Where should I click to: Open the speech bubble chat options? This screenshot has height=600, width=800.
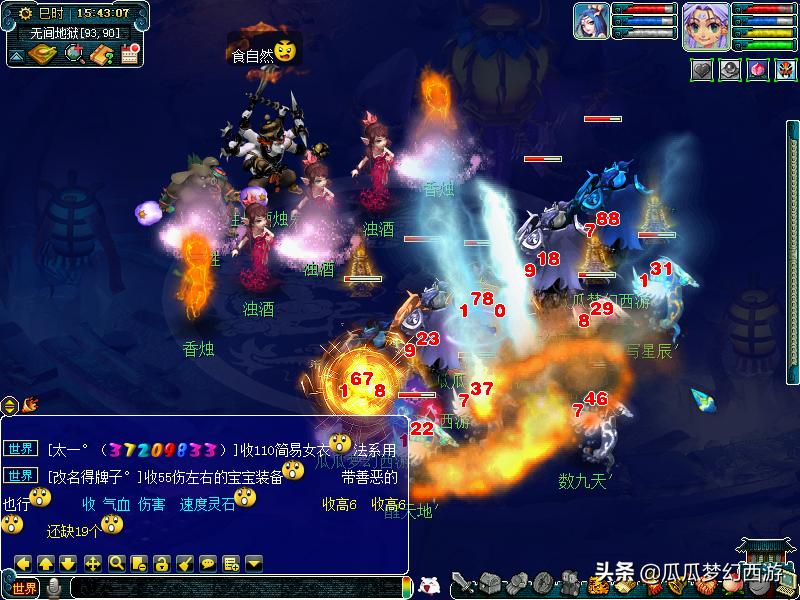point(207,563)
